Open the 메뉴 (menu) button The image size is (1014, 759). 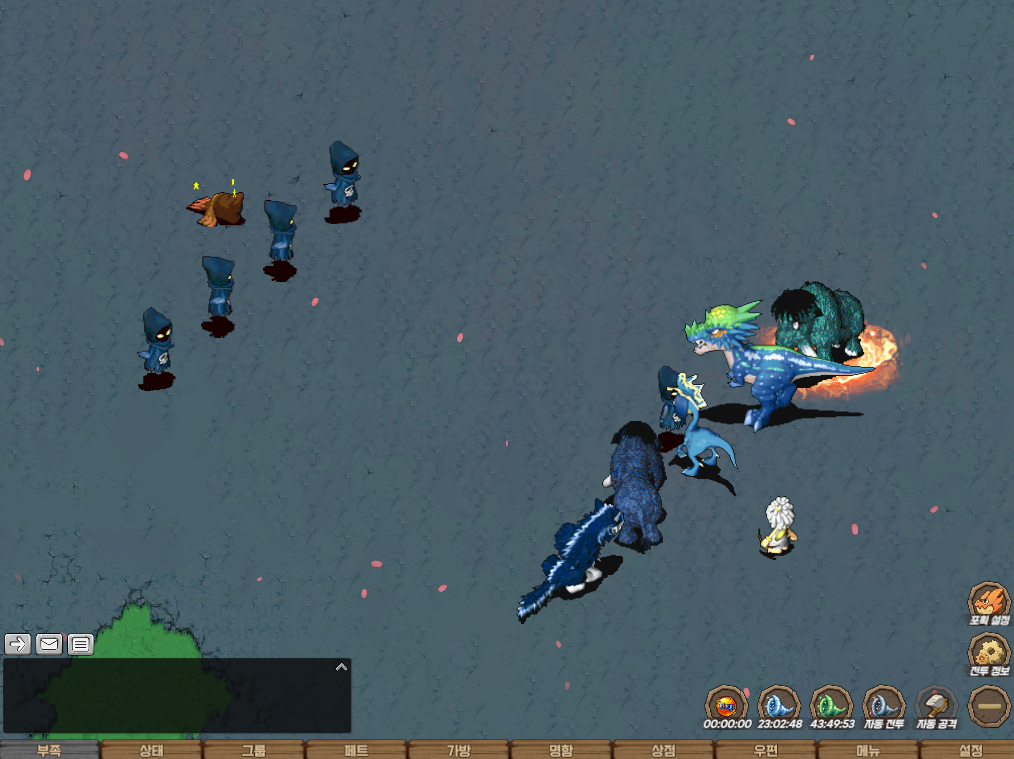pyautogui.click(x=868, y=750)
